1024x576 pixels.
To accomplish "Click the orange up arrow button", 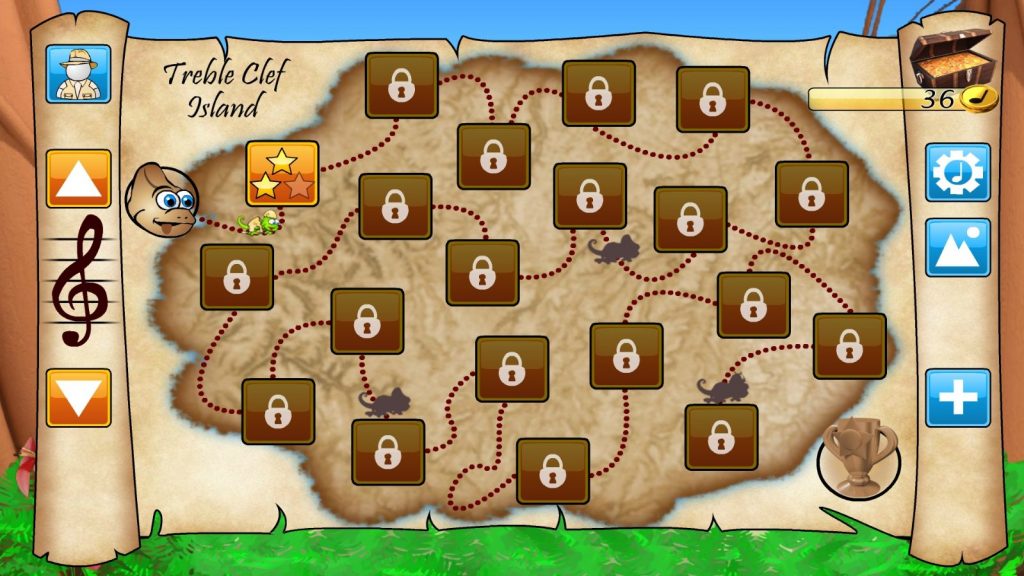I will coord(78,179).
